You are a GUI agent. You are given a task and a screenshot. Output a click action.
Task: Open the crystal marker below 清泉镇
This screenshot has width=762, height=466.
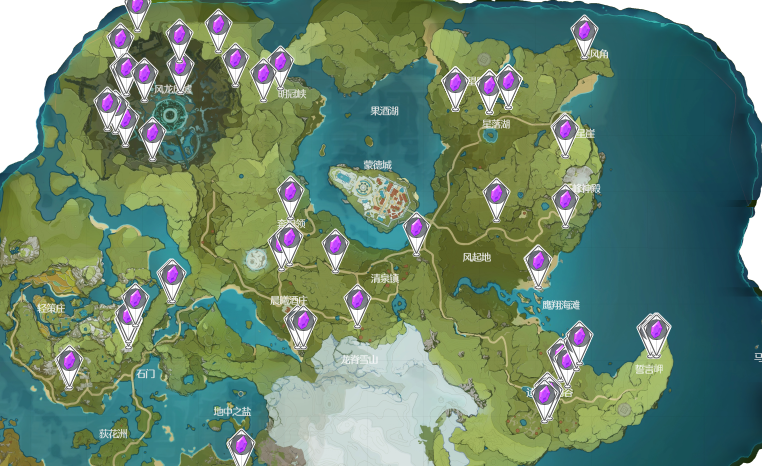tap(357, 302)
